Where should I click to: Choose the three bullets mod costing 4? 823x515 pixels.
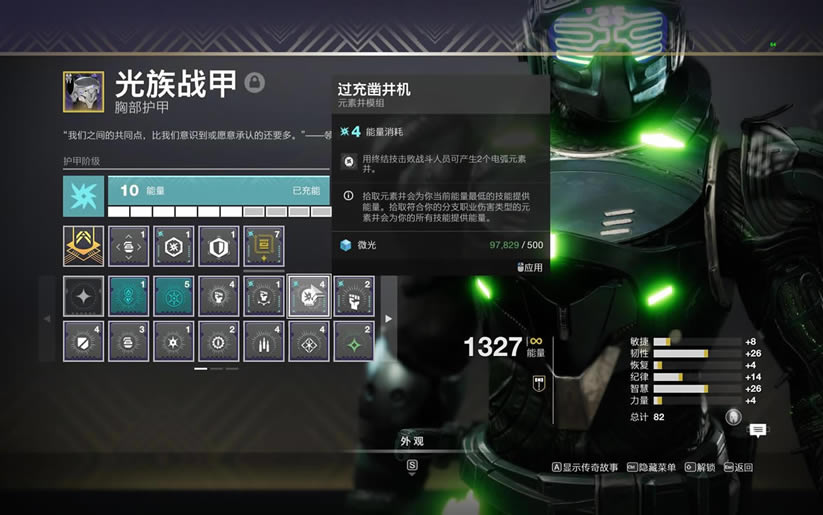tap(264, 341)
